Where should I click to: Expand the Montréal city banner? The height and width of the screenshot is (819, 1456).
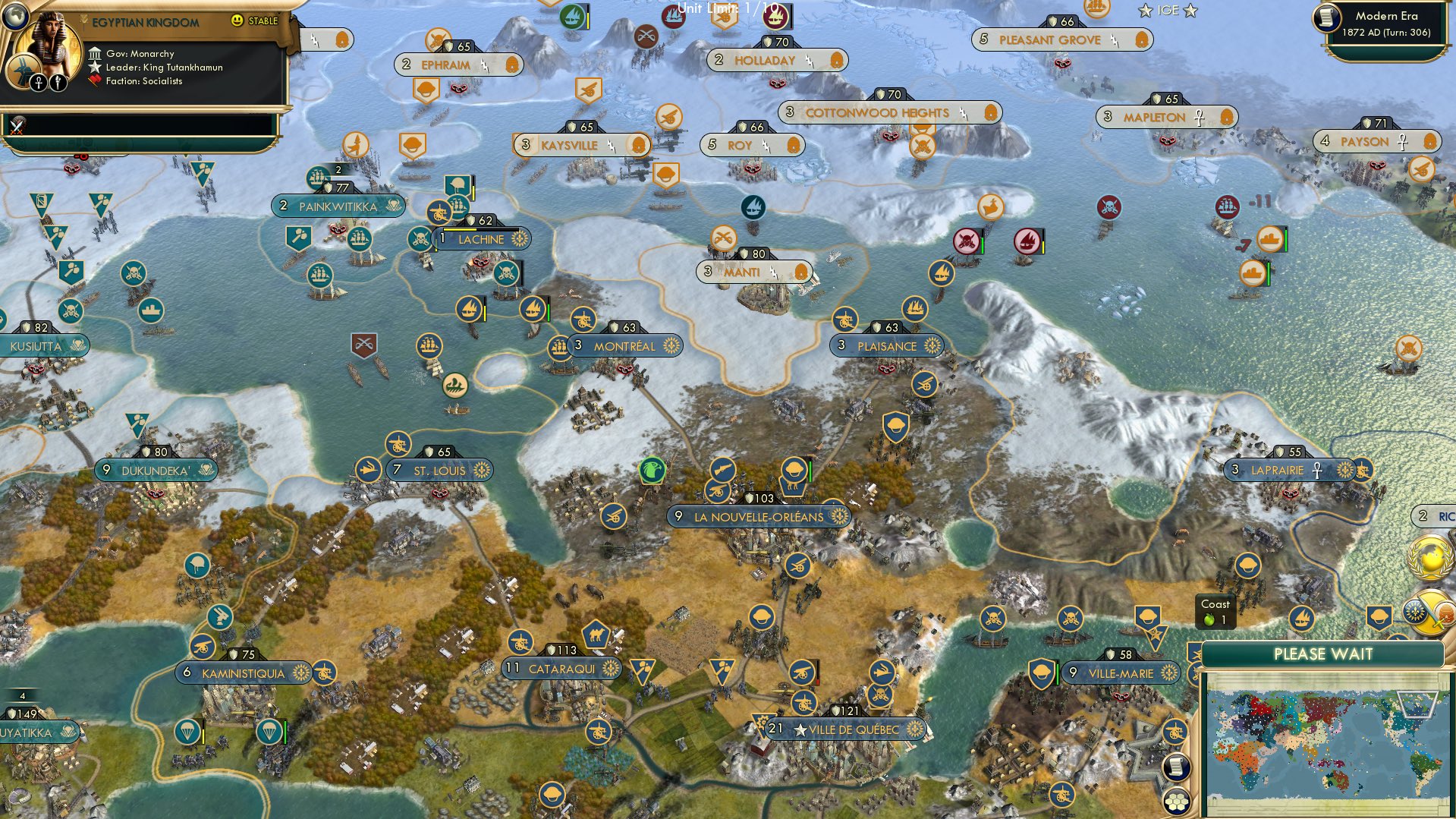point(625,345)
